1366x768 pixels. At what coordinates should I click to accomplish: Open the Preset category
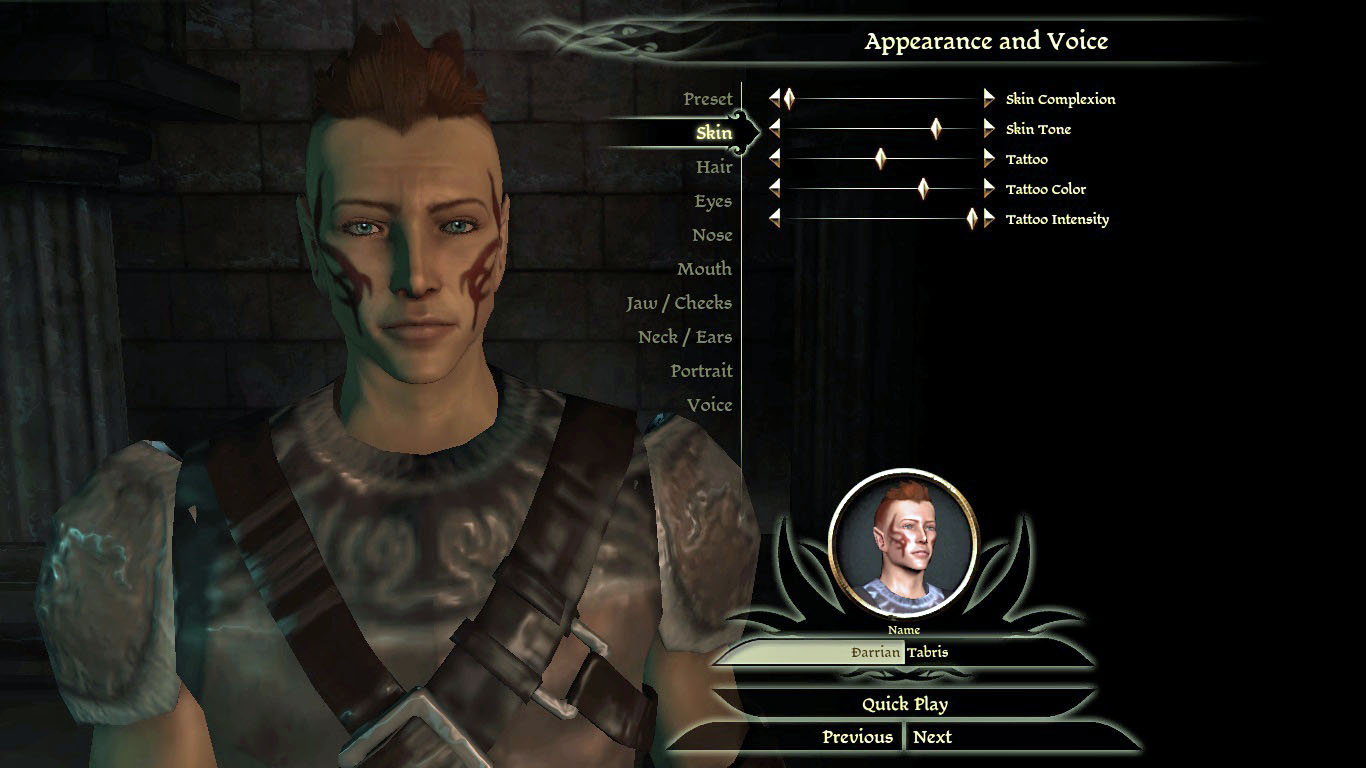(708, 99)
